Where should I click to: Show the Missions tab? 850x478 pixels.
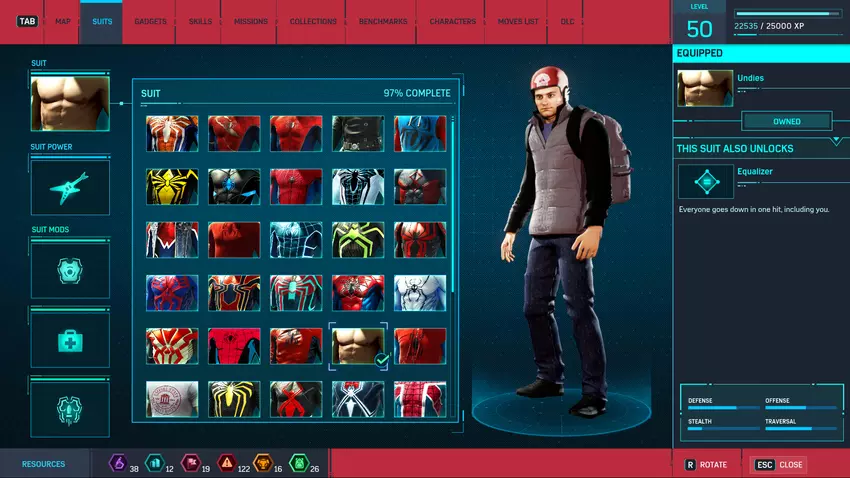click(x=251, y=21)
